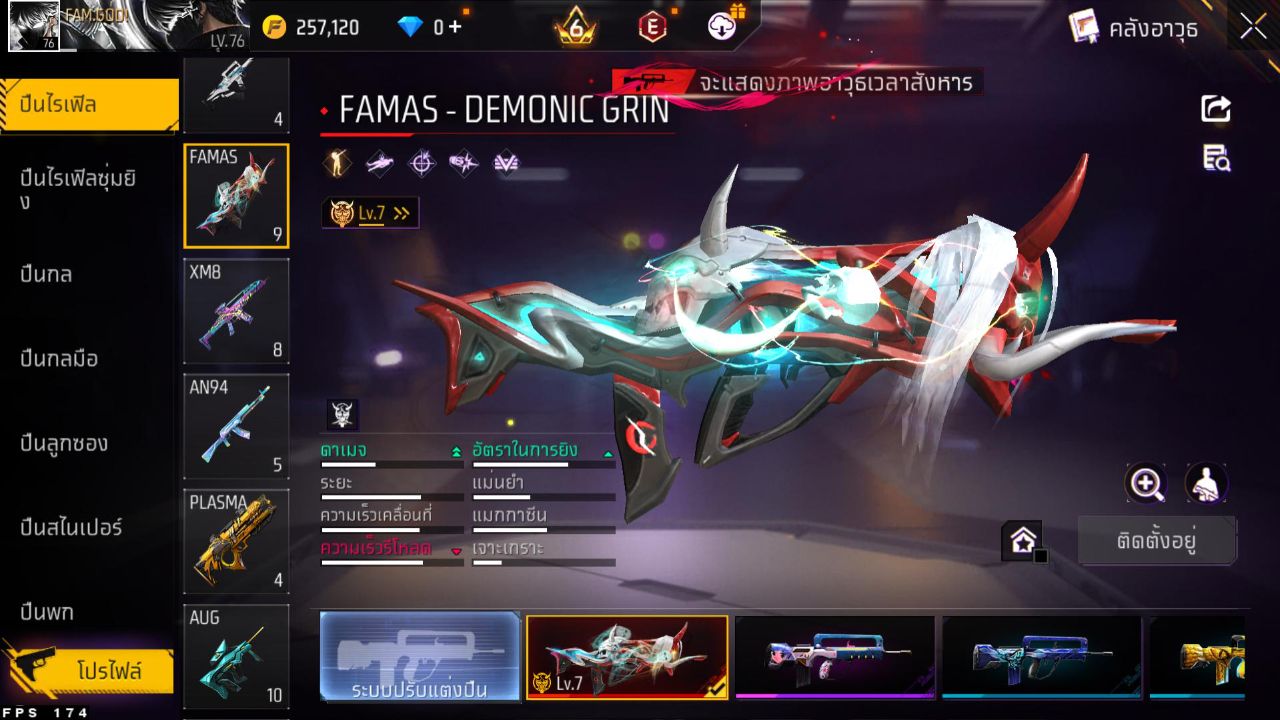Screen dimensions: 1280x720
Task: Add diamonds using the plus button
Action: [455, 27]
